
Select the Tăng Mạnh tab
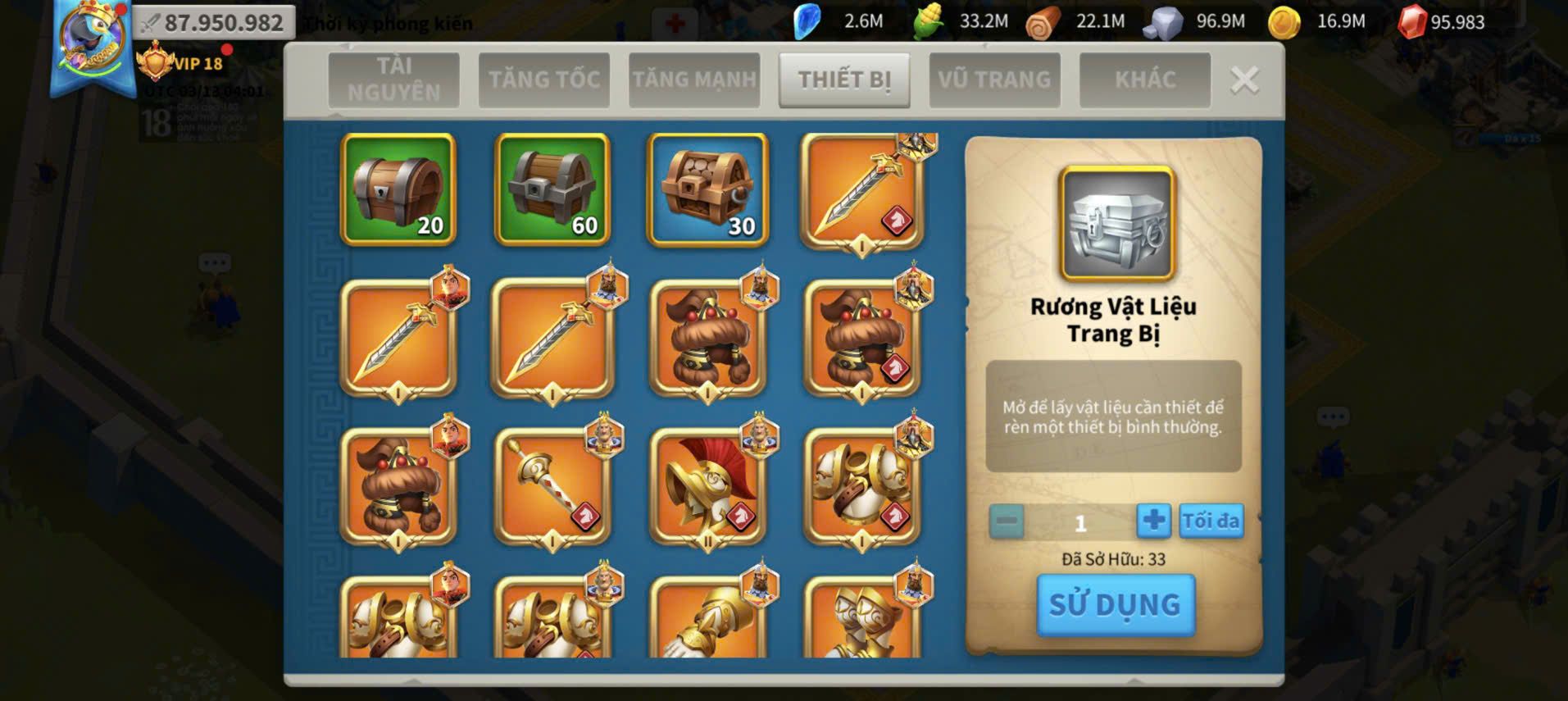click(x=694, y=80)
